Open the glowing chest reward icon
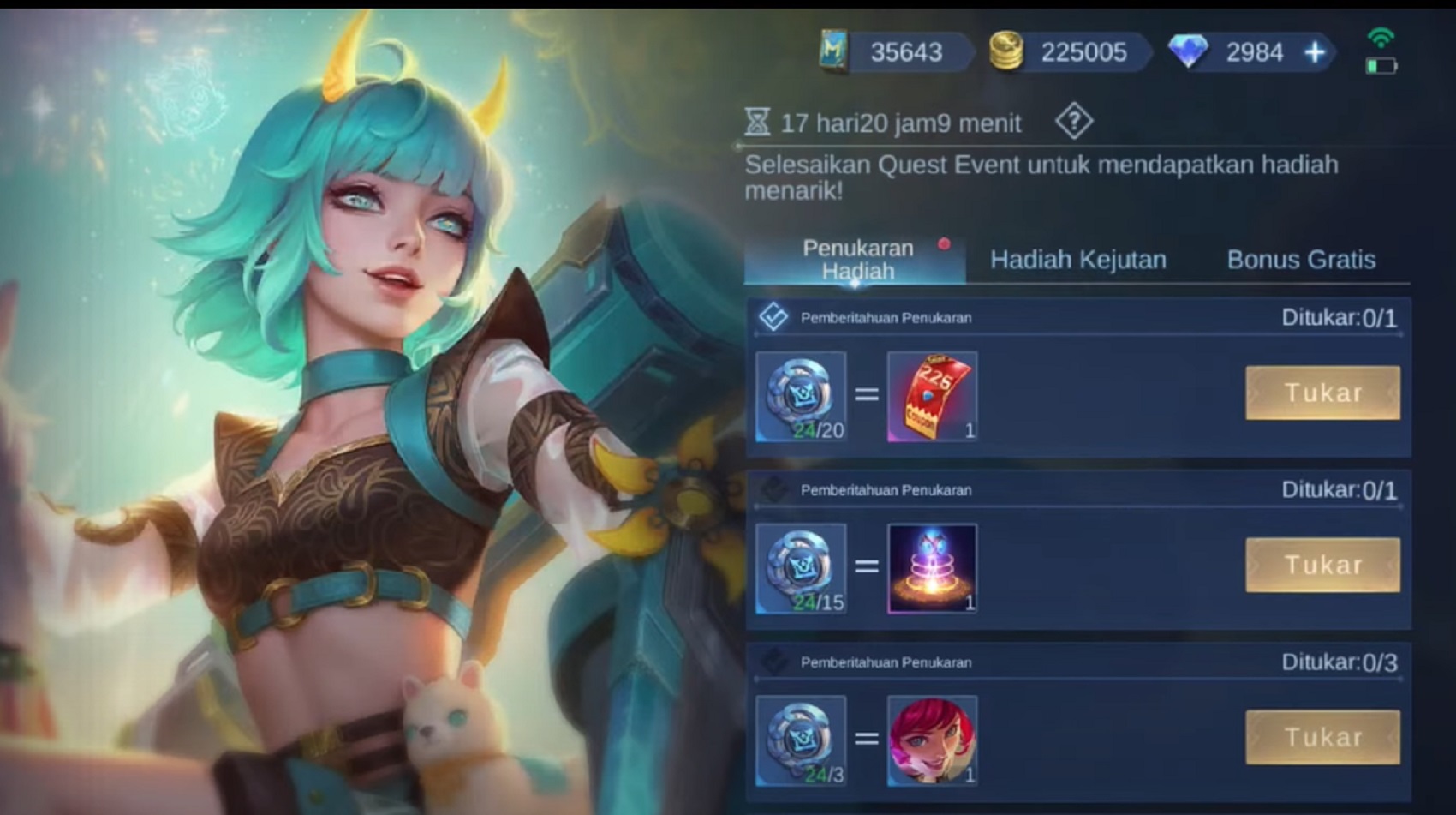The width and height of the screenshot is (1456, 815). pyautogui.click(x=933, y=568)
